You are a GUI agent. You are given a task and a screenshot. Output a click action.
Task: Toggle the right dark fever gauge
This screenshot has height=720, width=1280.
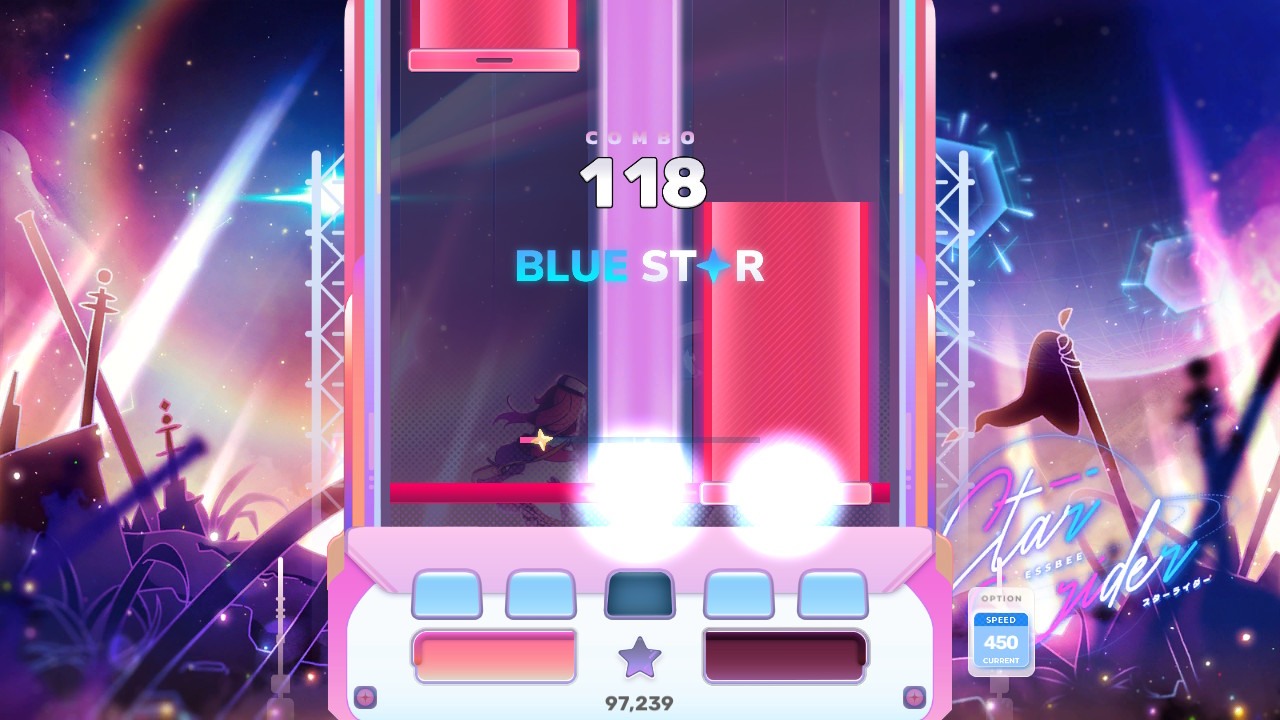785,655
